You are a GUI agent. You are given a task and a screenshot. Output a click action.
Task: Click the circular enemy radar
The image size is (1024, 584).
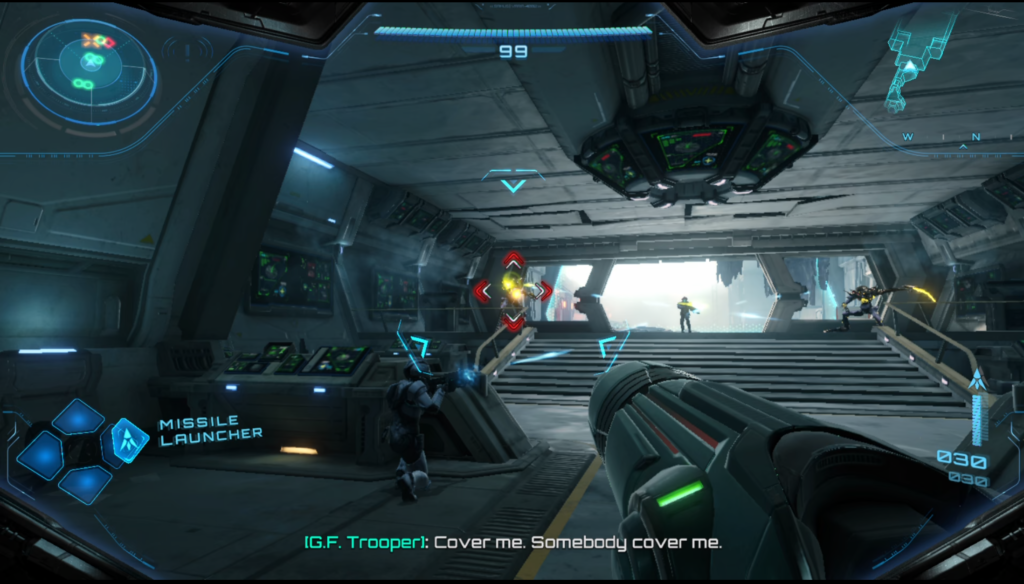89,71
